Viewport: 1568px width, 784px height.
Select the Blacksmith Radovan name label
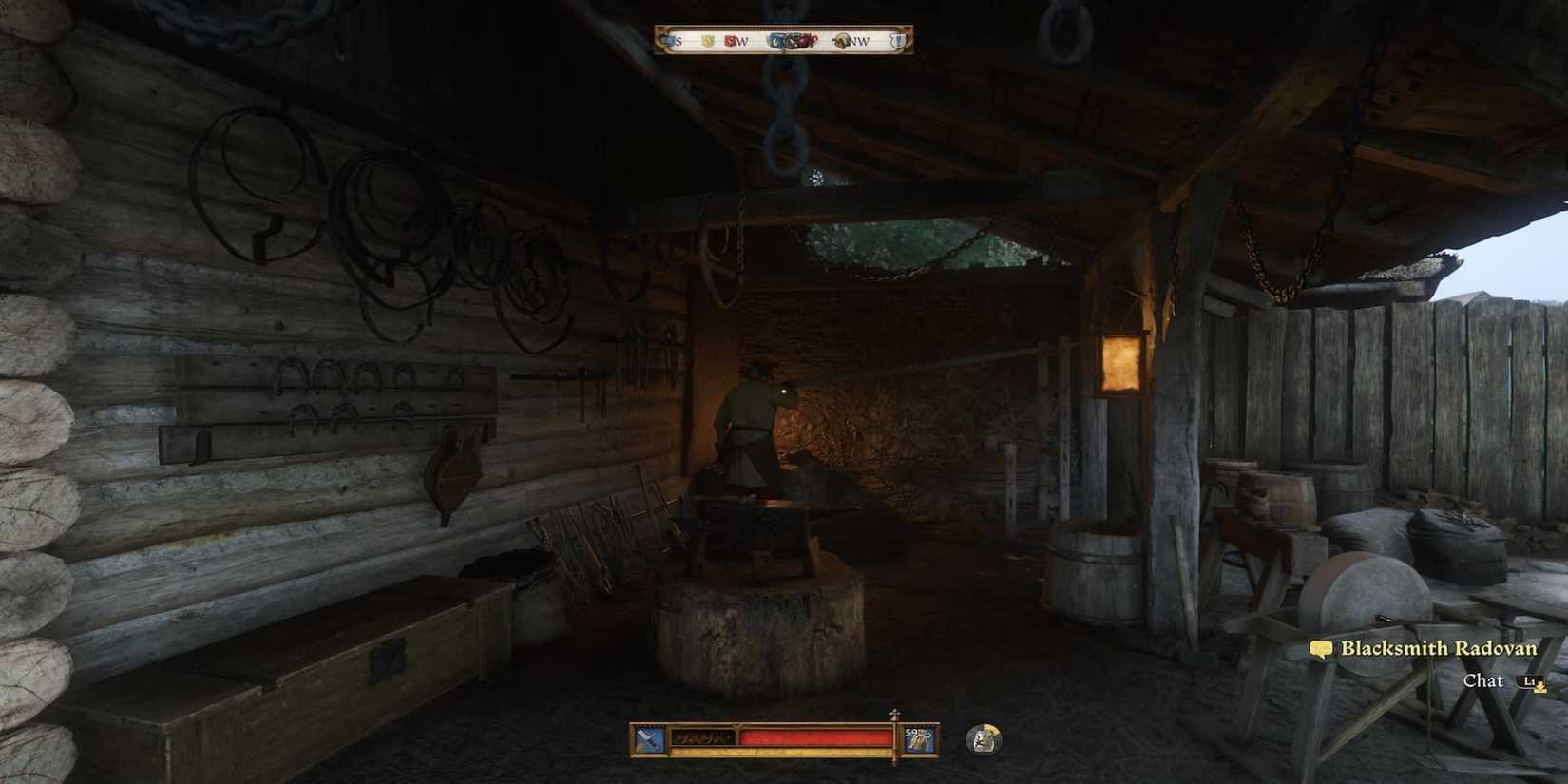pyautogui.click(x=1440, y=648)
